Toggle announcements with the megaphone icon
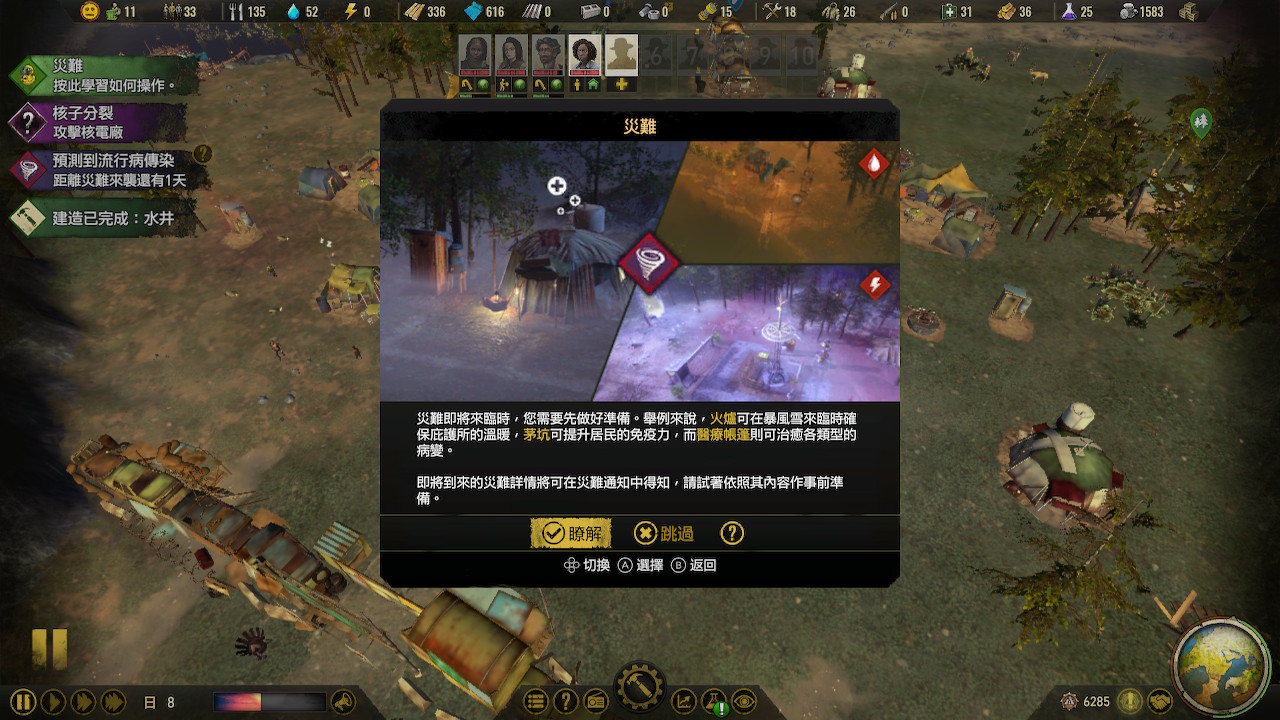This screenshot has width=1280, height=720. (345, 701)
